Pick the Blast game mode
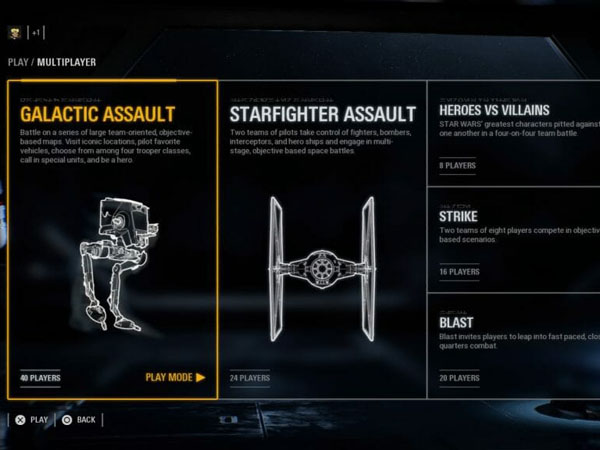The width and height of the screenshot is (600, 450). (x=513, y=345)
